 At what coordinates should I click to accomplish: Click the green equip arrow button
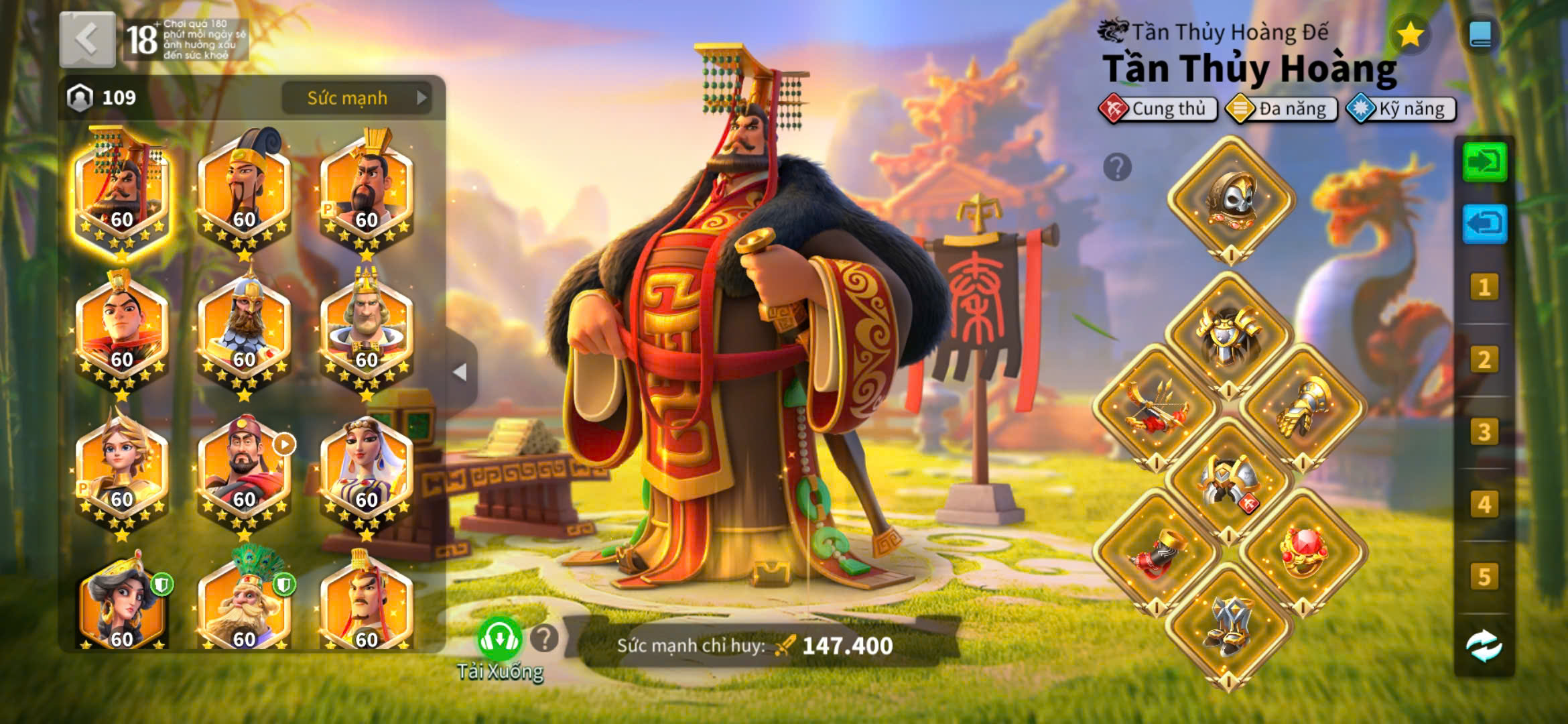(x=1484, y=162)
